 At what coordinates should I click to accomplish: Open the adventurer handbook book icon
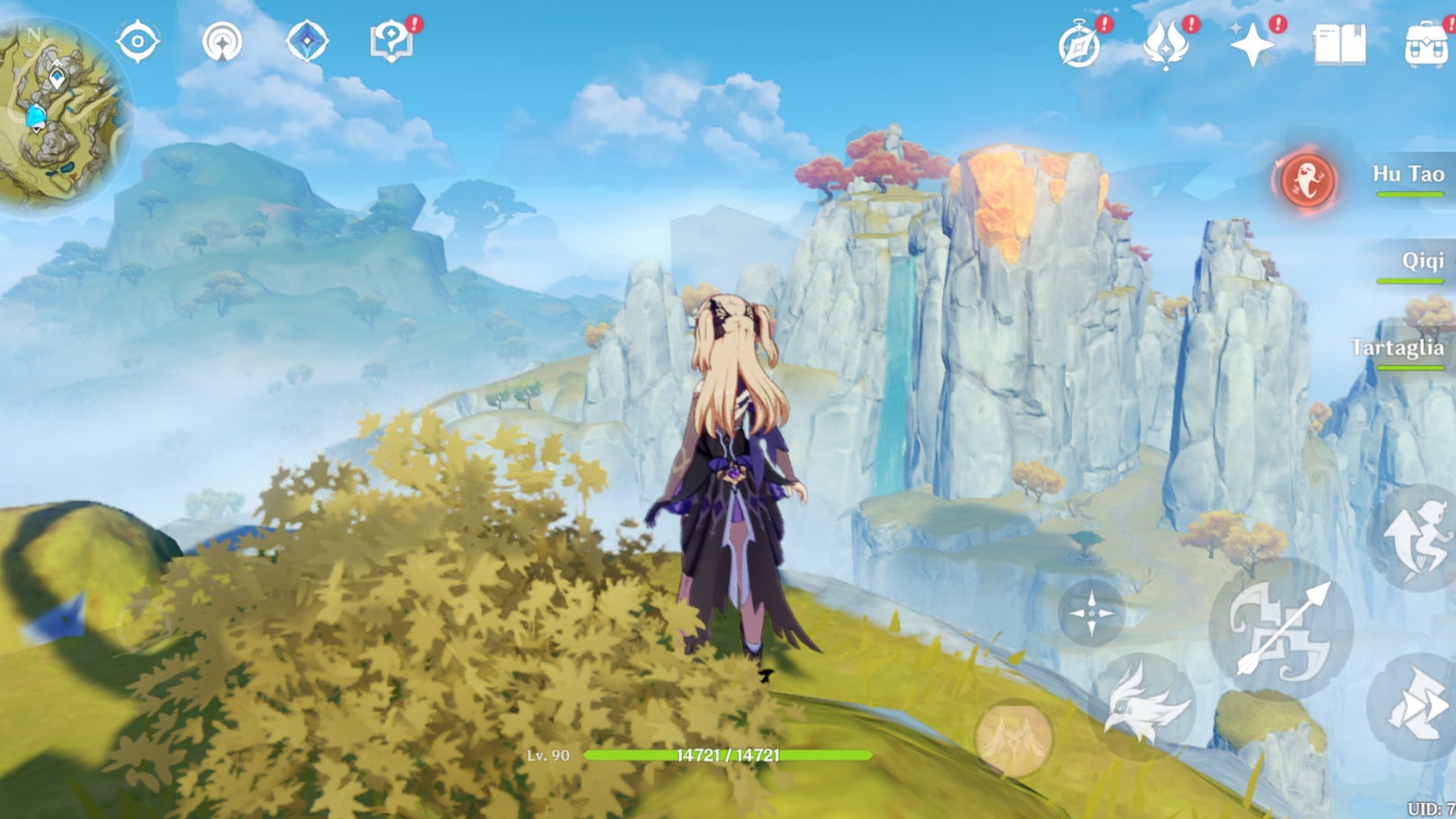pos(1340,44)
